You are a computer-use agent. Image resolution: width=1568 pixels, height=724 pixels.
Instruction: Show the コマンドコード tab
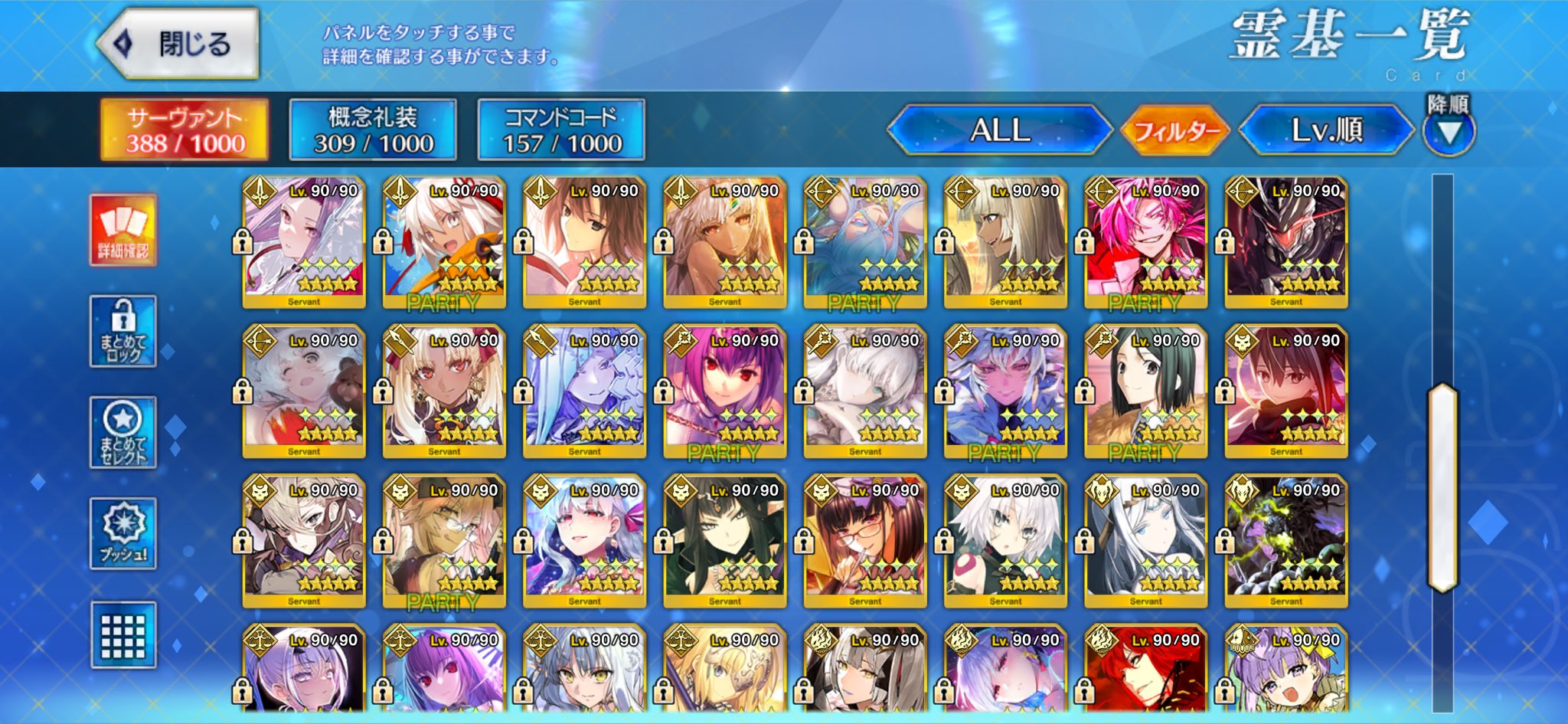[561, 129]
